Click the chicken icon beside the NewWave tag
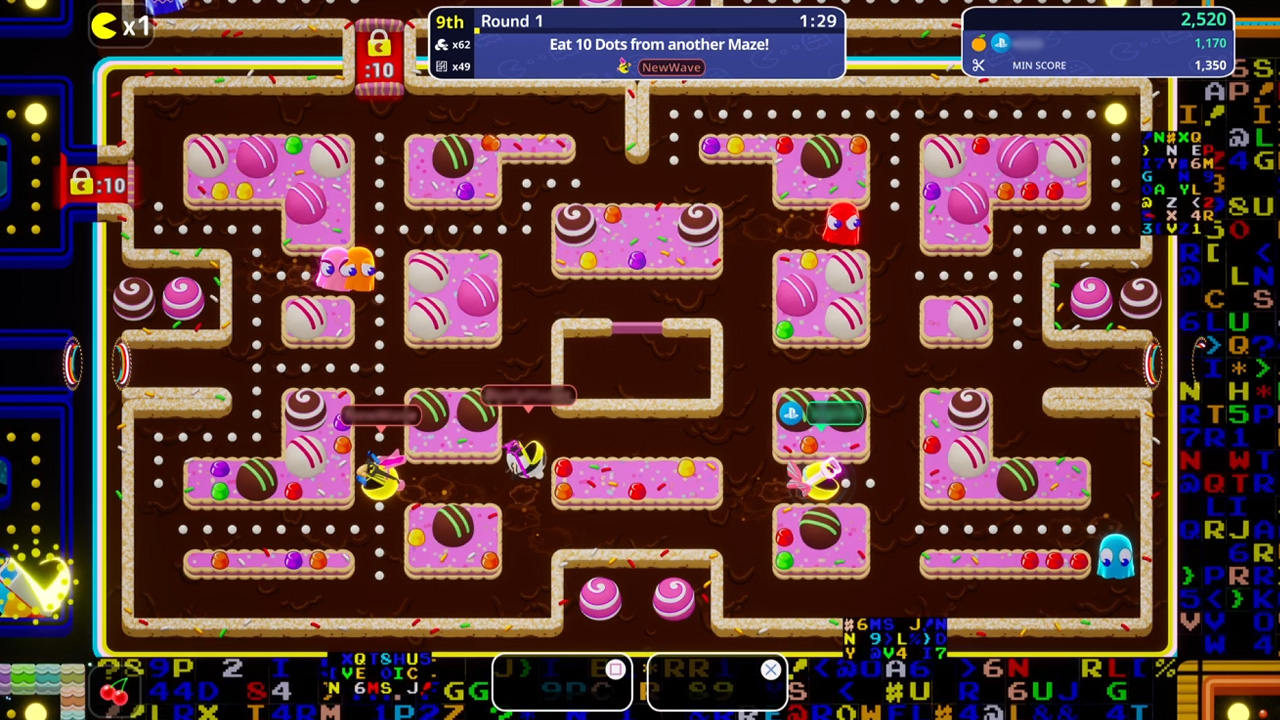This screenshot has width=1280, height=720. tap(623, 67)
